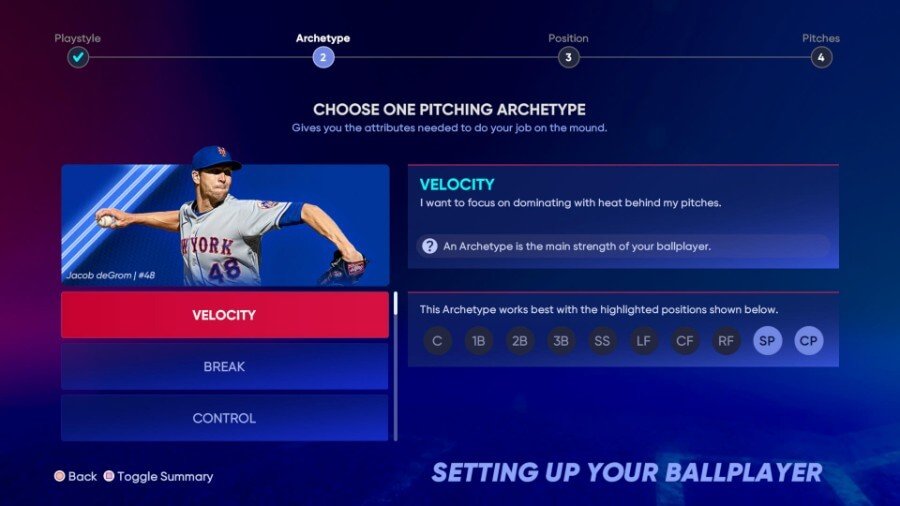Switch to the Pitches step
This screenshot has width=900, height=506.
pyautogui.click(x=821, y=57)
